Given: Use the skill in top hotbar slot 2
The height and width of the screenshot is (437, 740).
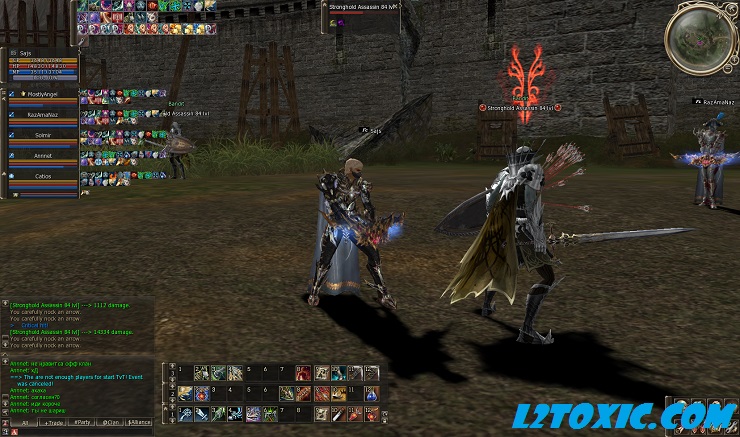Looking at the screenshot, I should (201, 373).
